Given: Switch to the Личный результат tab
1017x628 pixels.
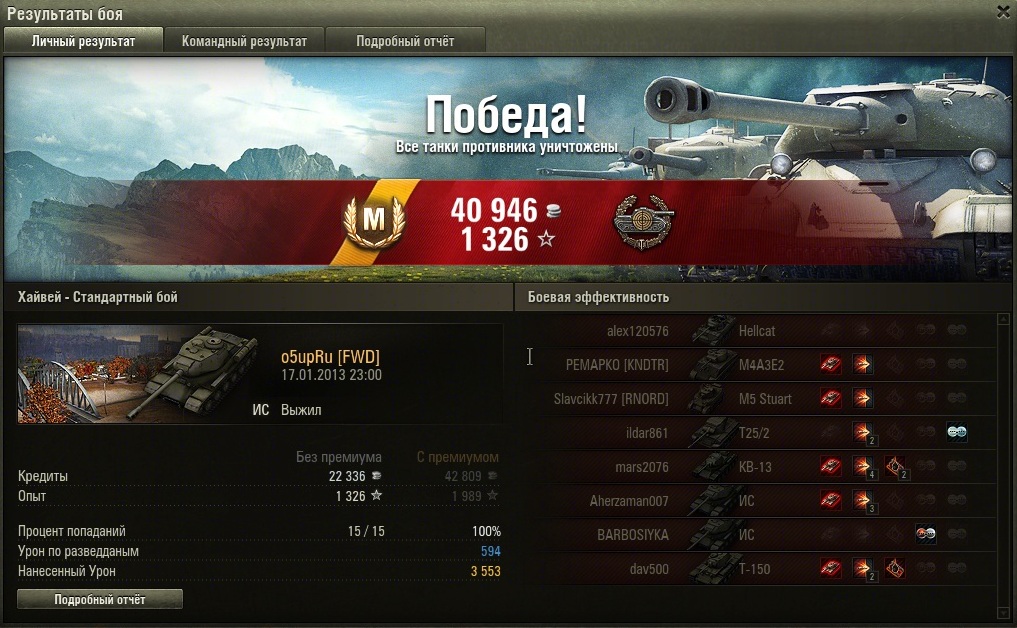Looking at the screenshot, I should point(83,41).
